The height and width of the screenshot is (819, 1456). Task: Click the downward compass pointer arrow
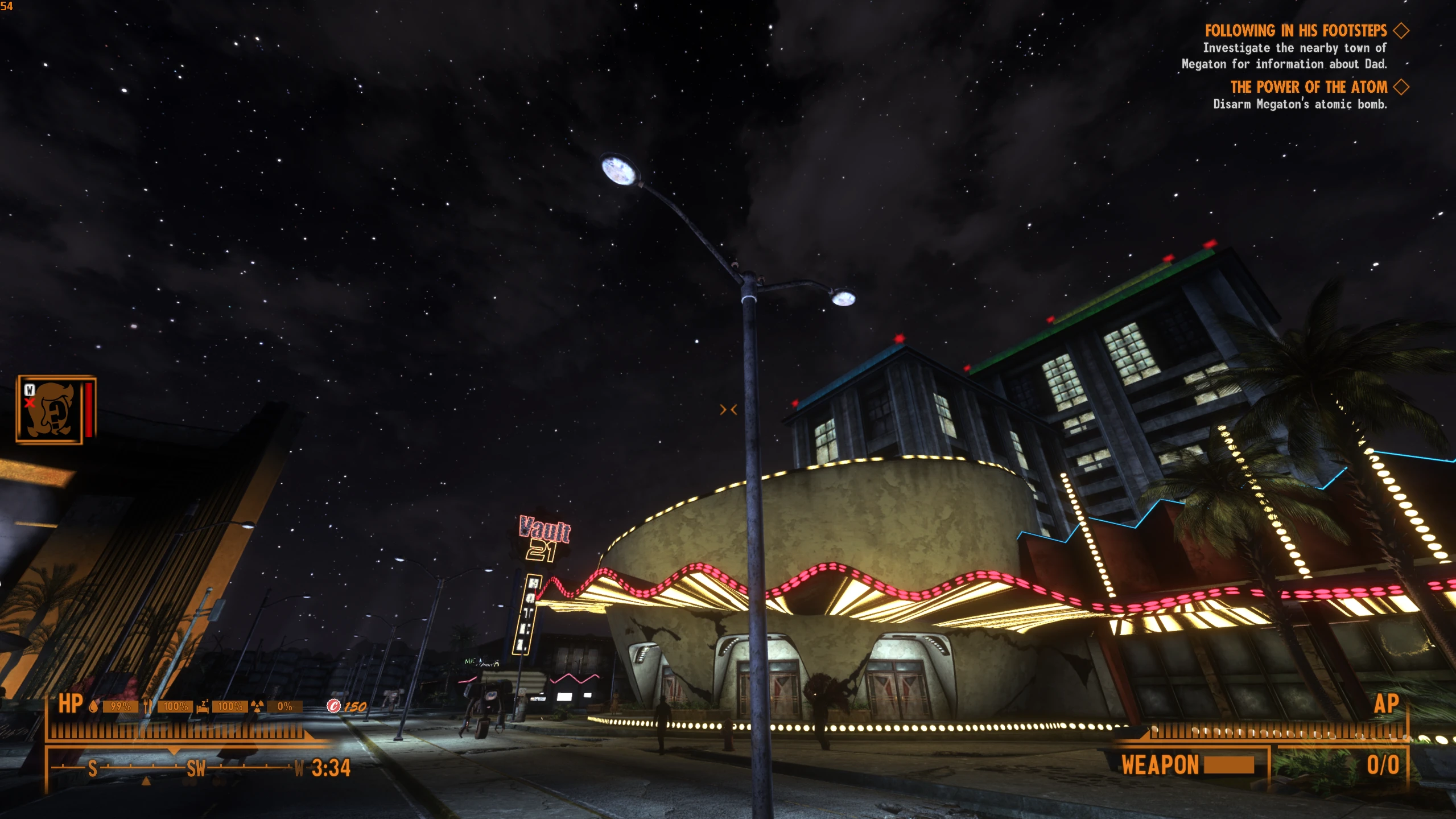point(173,752)
